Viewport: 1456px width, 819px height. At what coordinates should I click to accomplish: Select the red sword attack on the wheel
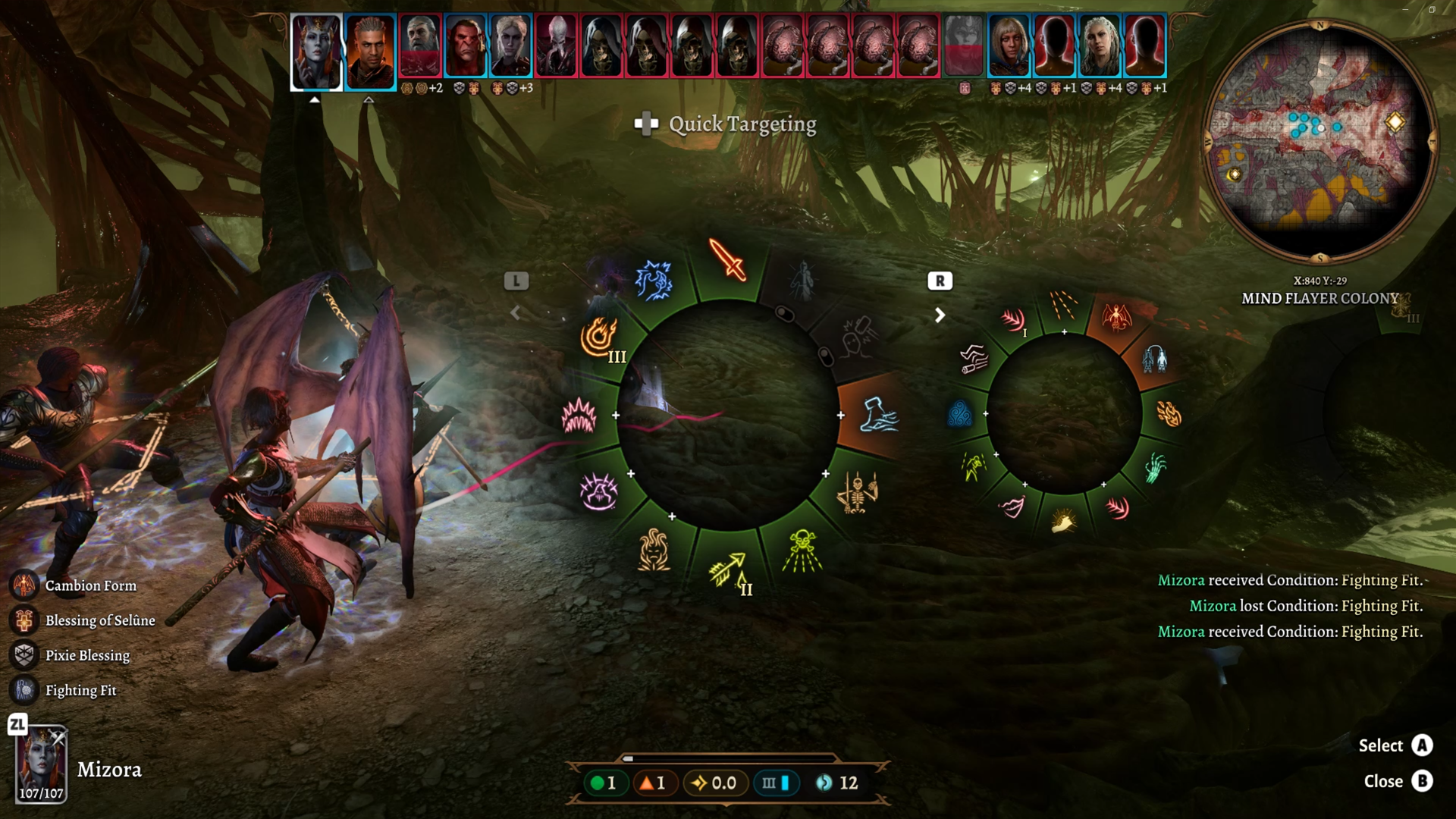point(727,260)
